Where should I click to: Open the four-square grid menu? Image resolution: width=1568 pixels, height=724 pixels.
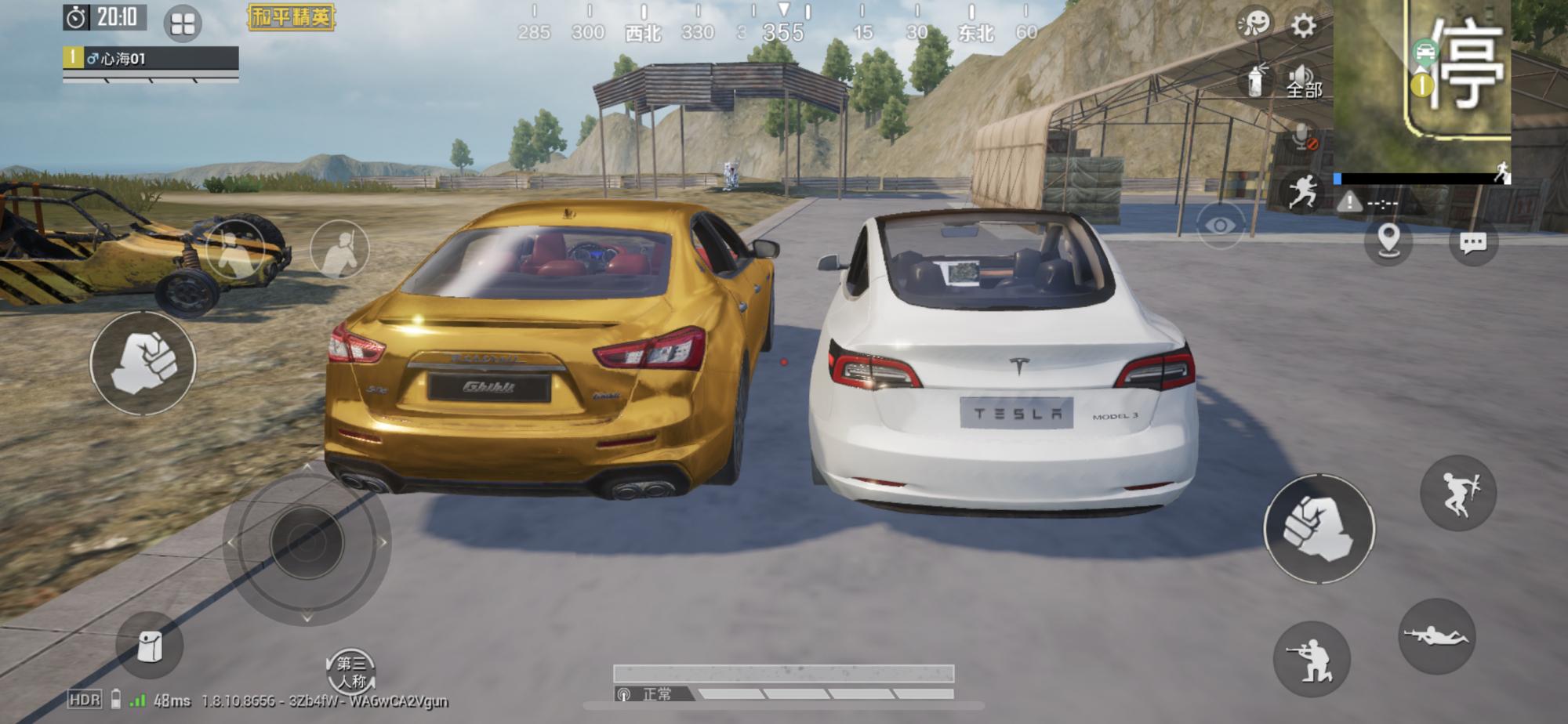point(183,24)
